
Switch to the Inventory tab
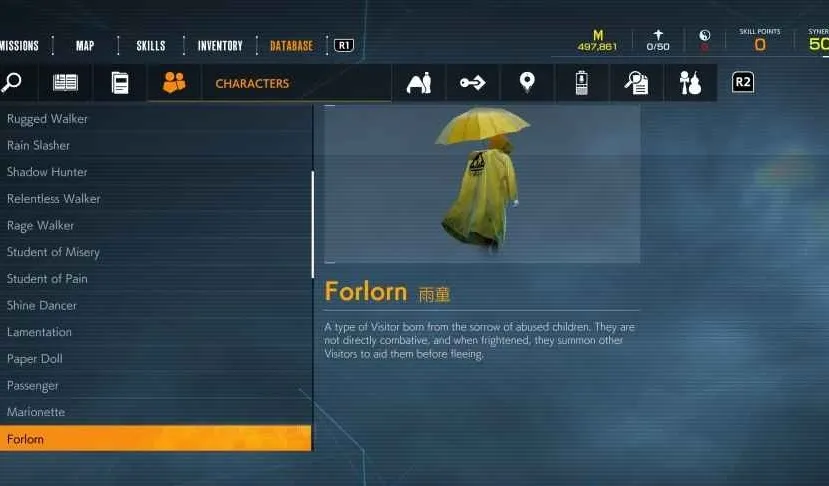pyautogui.click(x=220, y=45)
